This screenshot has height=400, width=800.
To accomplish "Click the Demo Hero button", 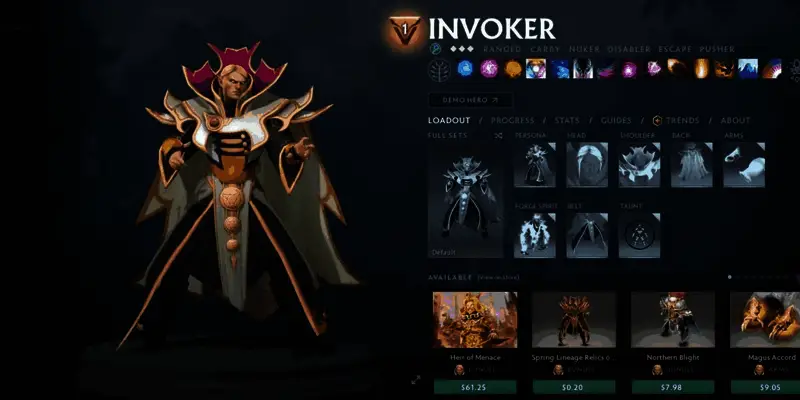I will coord(470,100).
